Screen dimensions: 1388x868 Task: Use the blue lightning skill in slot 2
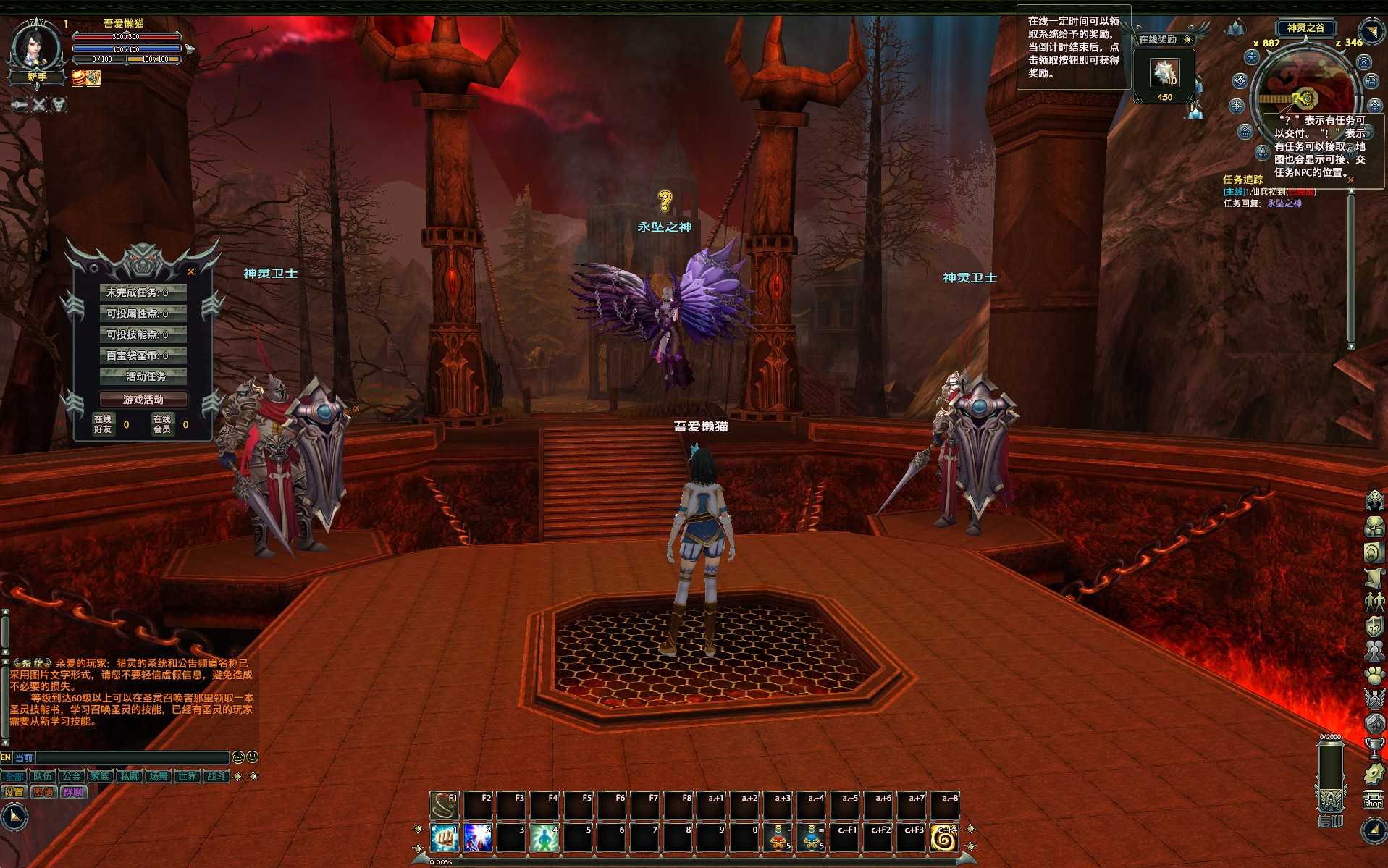(477, 838)
